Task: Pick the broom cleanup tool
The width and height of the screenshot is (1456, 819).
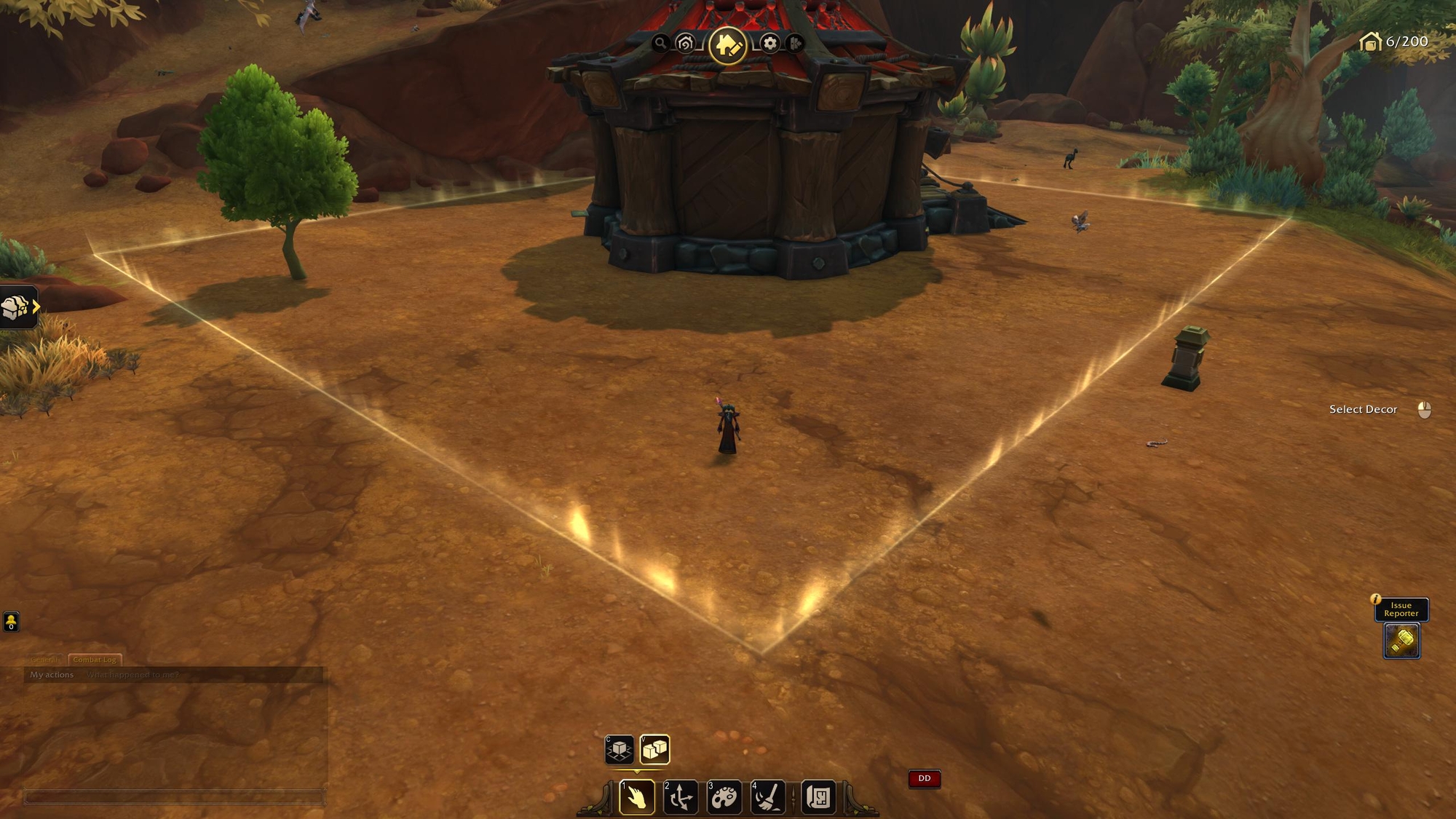Action: (x=767, y=797)
